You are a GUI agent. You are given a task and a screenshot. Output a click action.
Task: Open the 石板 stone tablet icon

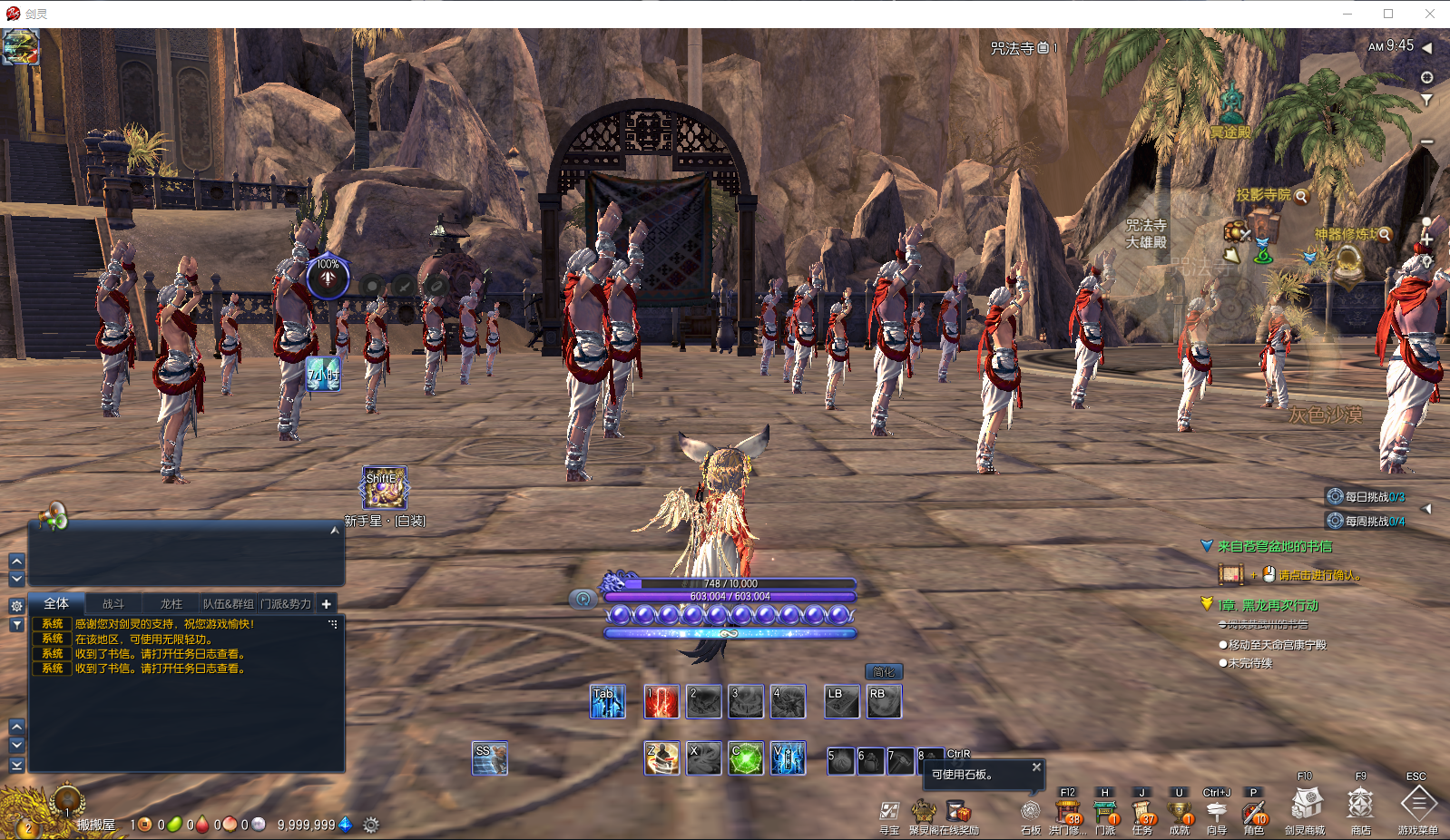(1030, 812)
